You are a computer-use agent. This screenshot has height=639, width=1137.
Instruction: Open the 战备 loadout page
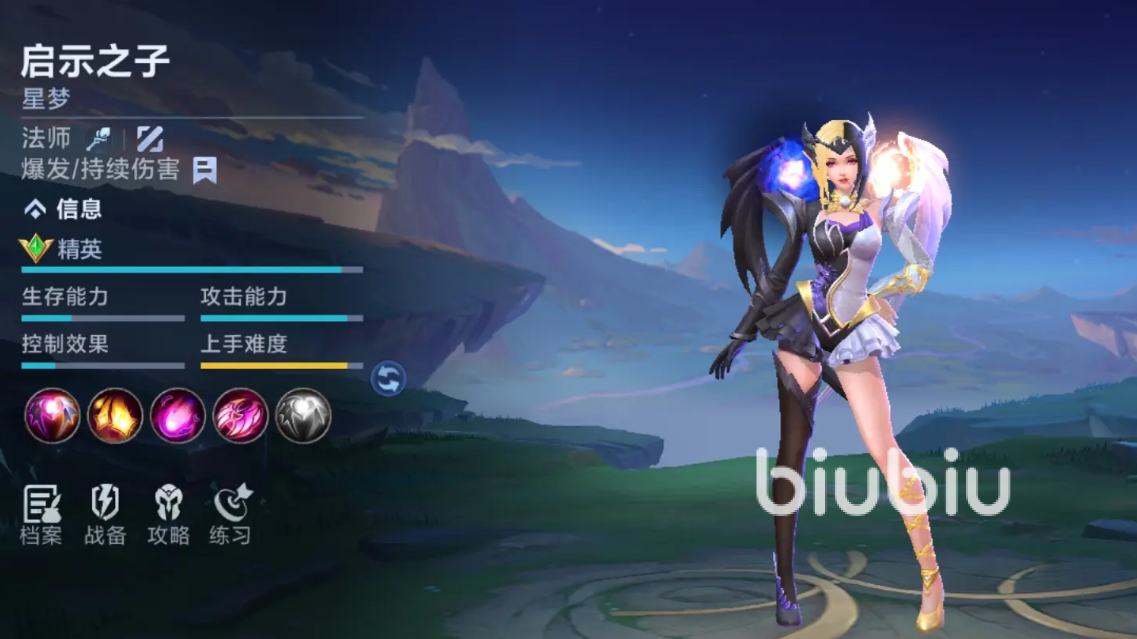click(x=105, y=515)
